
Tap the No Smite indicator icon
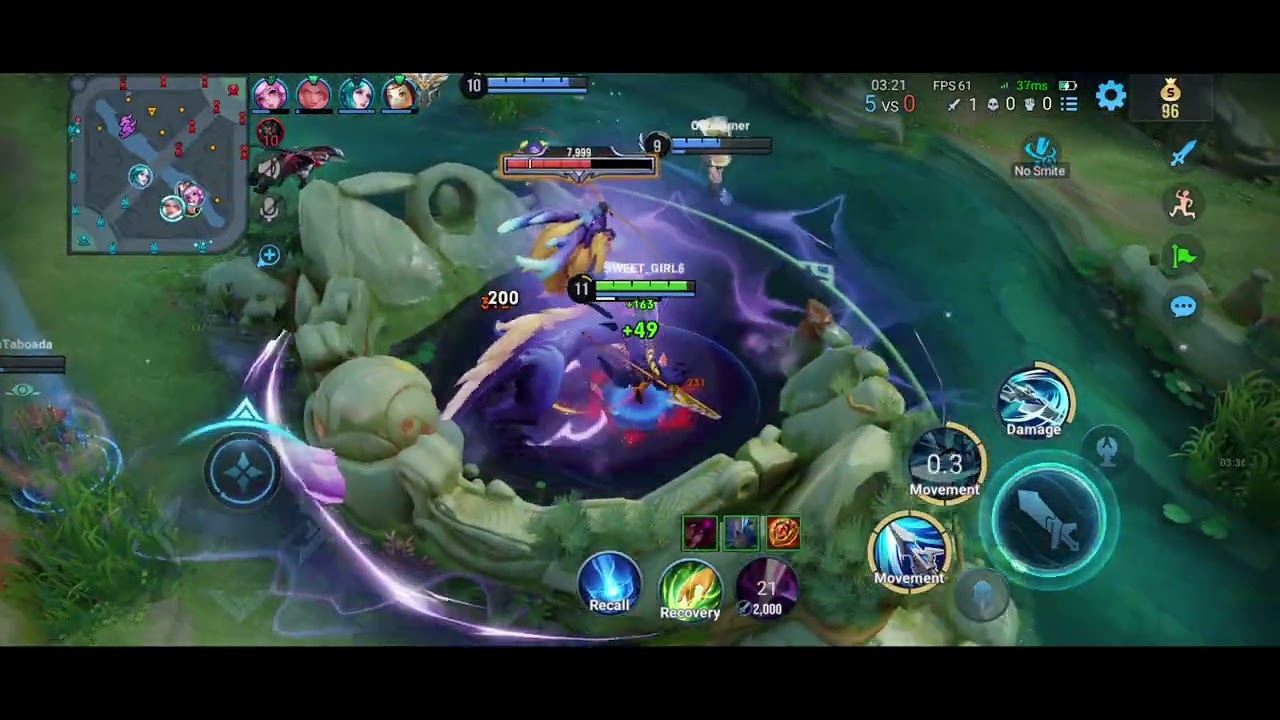click(1040, 153)
